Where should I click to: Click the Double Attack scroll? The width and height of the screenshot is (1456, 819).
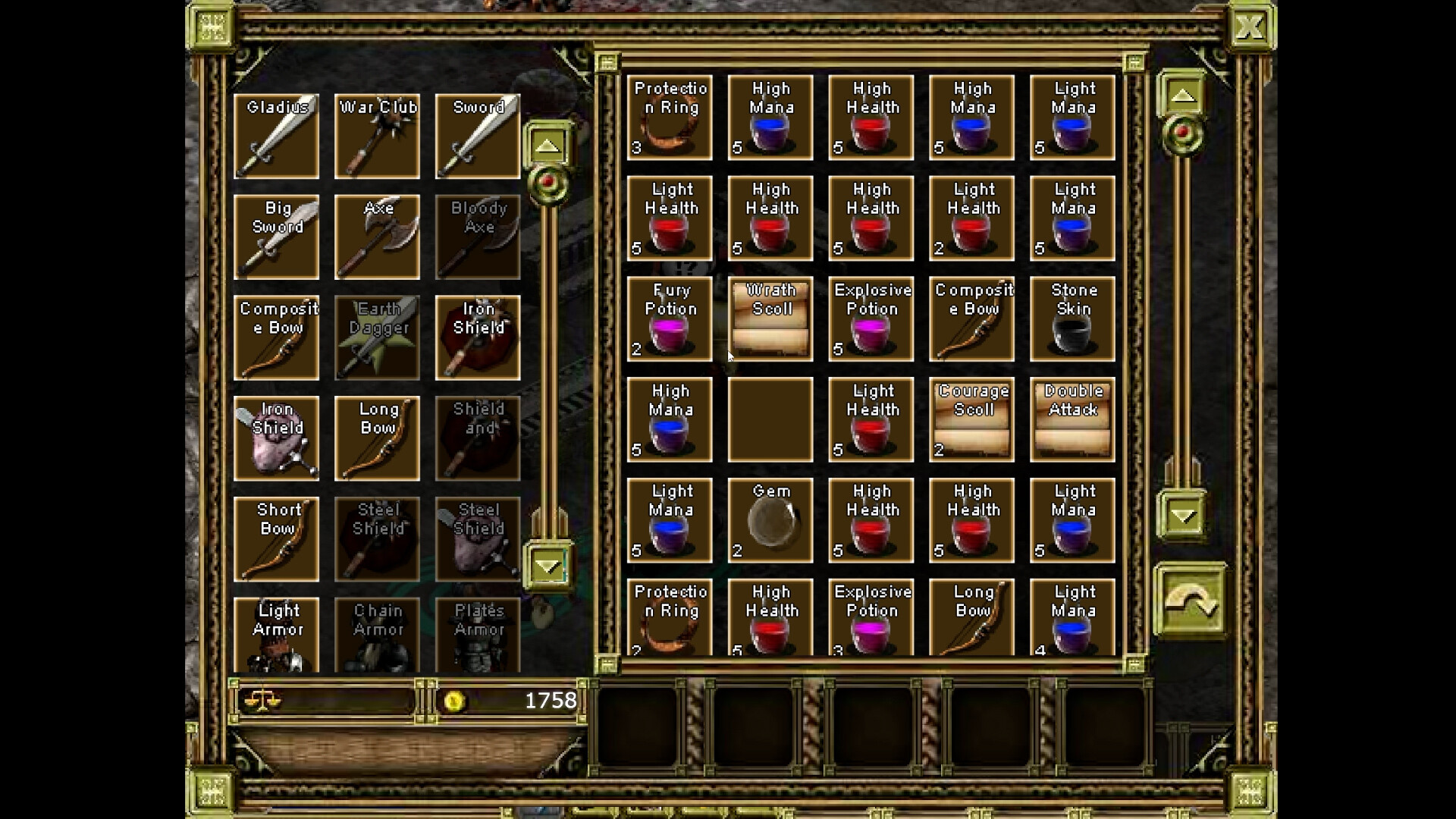(1072, 419)
